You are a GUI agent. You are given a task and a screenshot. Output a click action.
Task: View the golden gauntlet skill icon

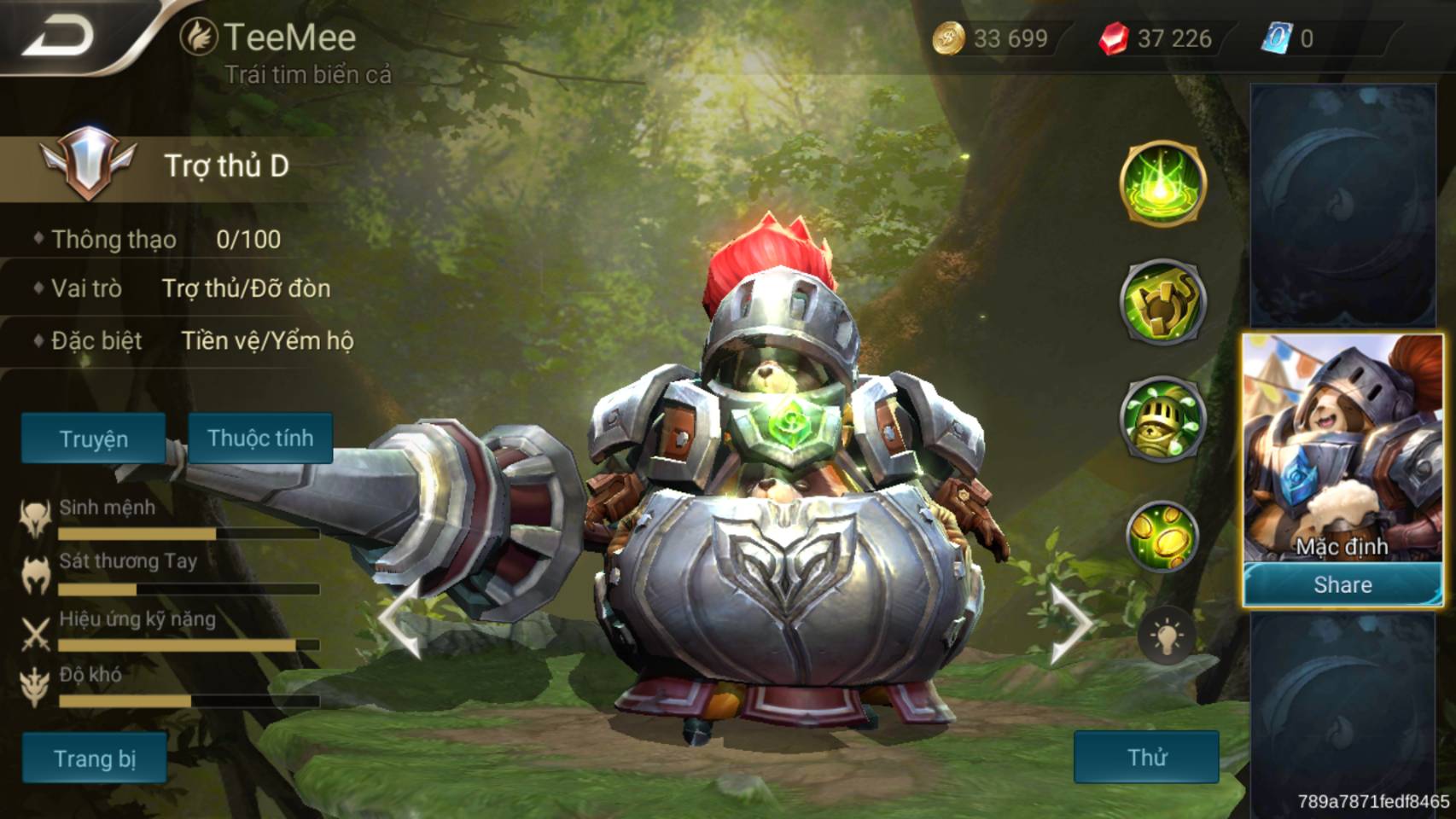pyautogui.click(x=1162, y=300)
